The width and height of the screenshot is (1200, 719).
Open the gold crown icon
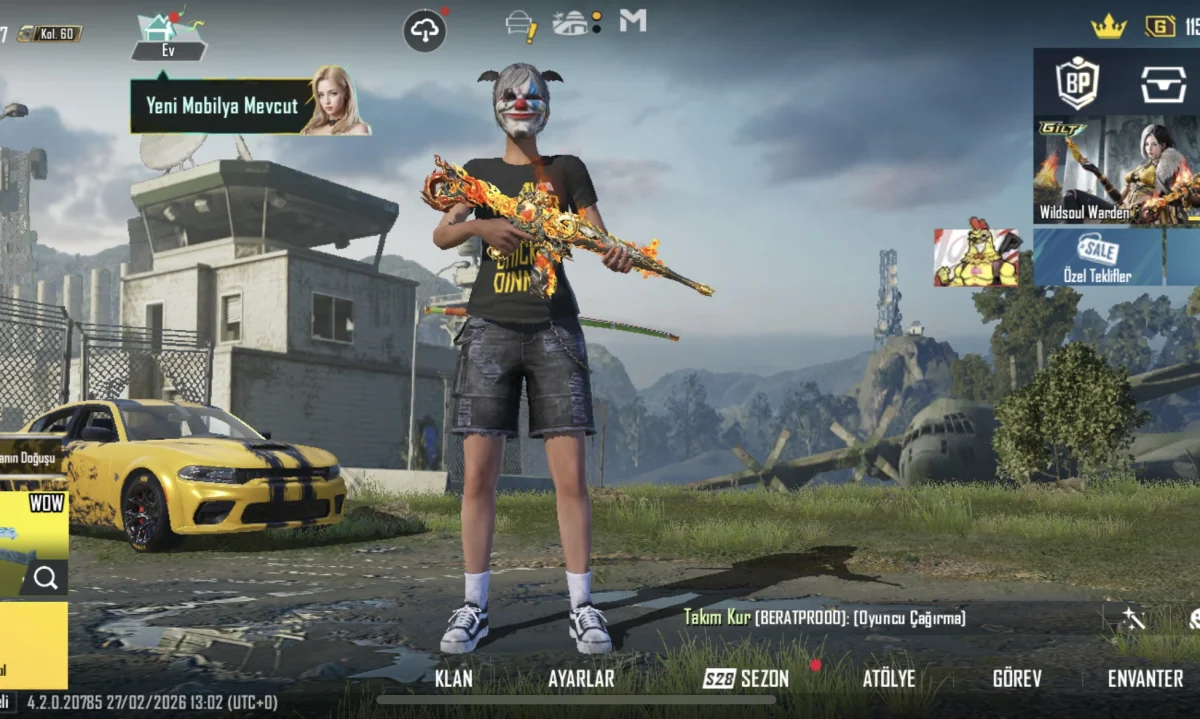[1108, 27]
